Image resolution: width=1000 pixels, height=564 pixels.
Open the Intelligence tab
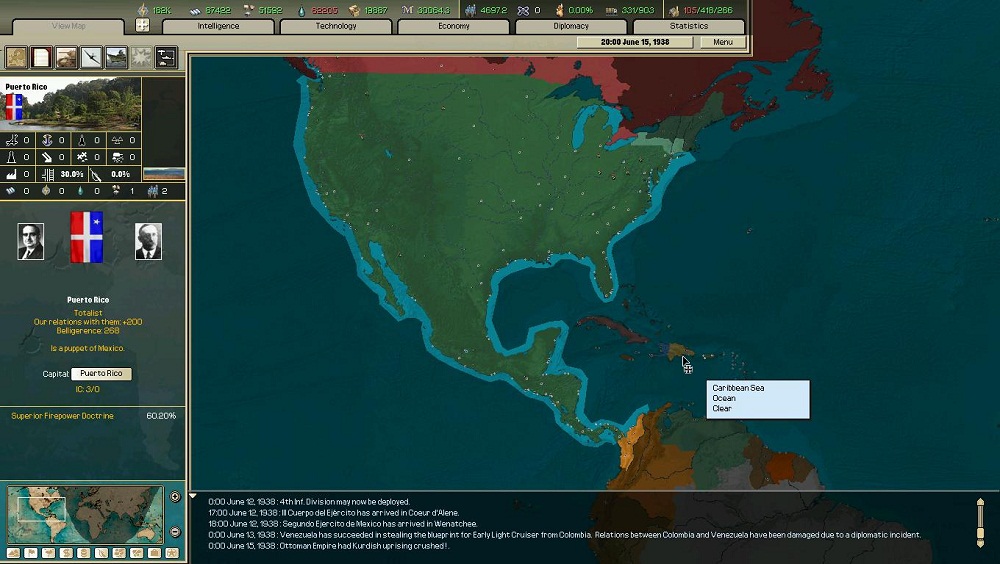point(218,26)
